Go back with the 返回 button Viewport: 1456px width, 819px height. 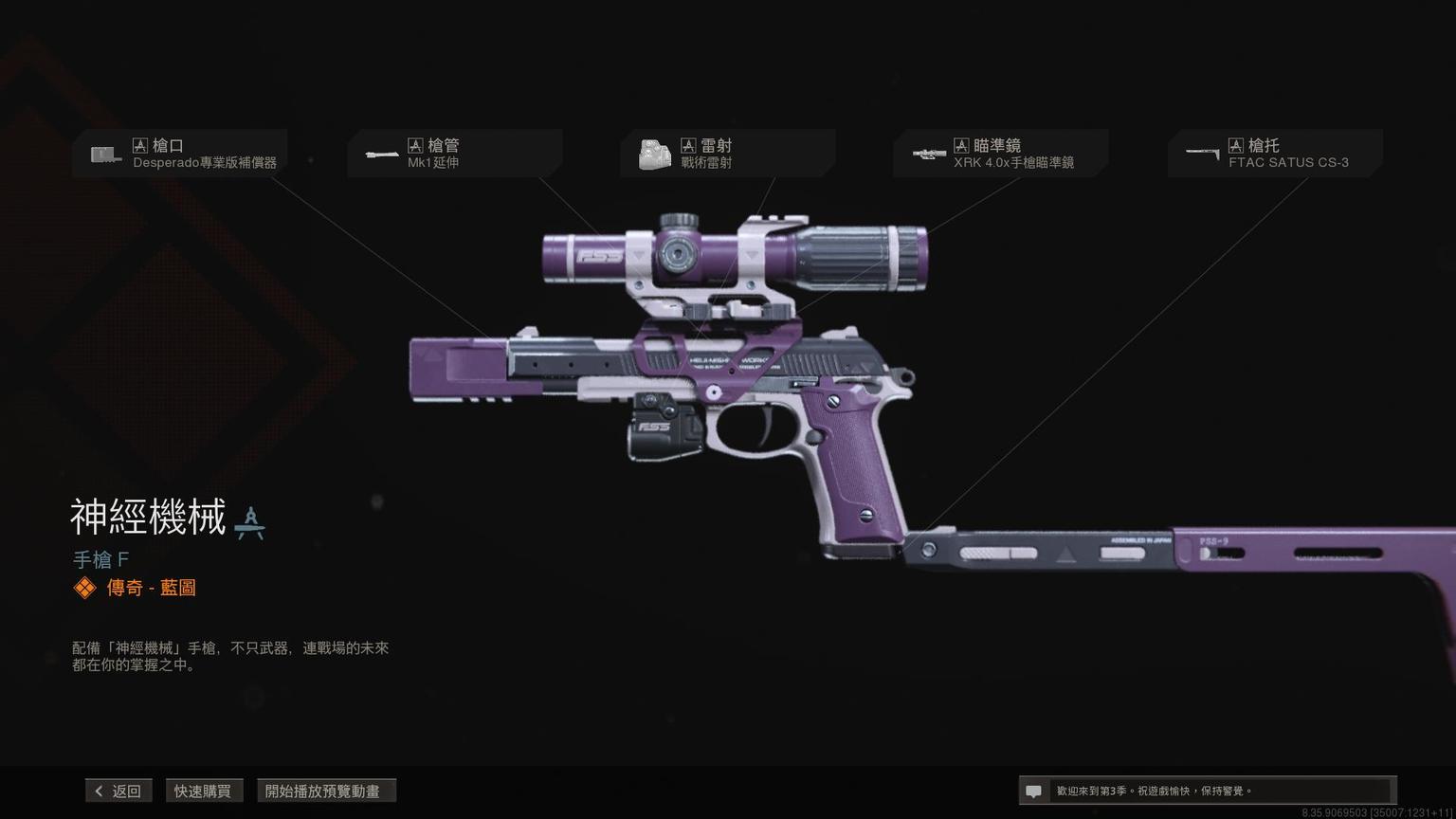coord(118,791)
